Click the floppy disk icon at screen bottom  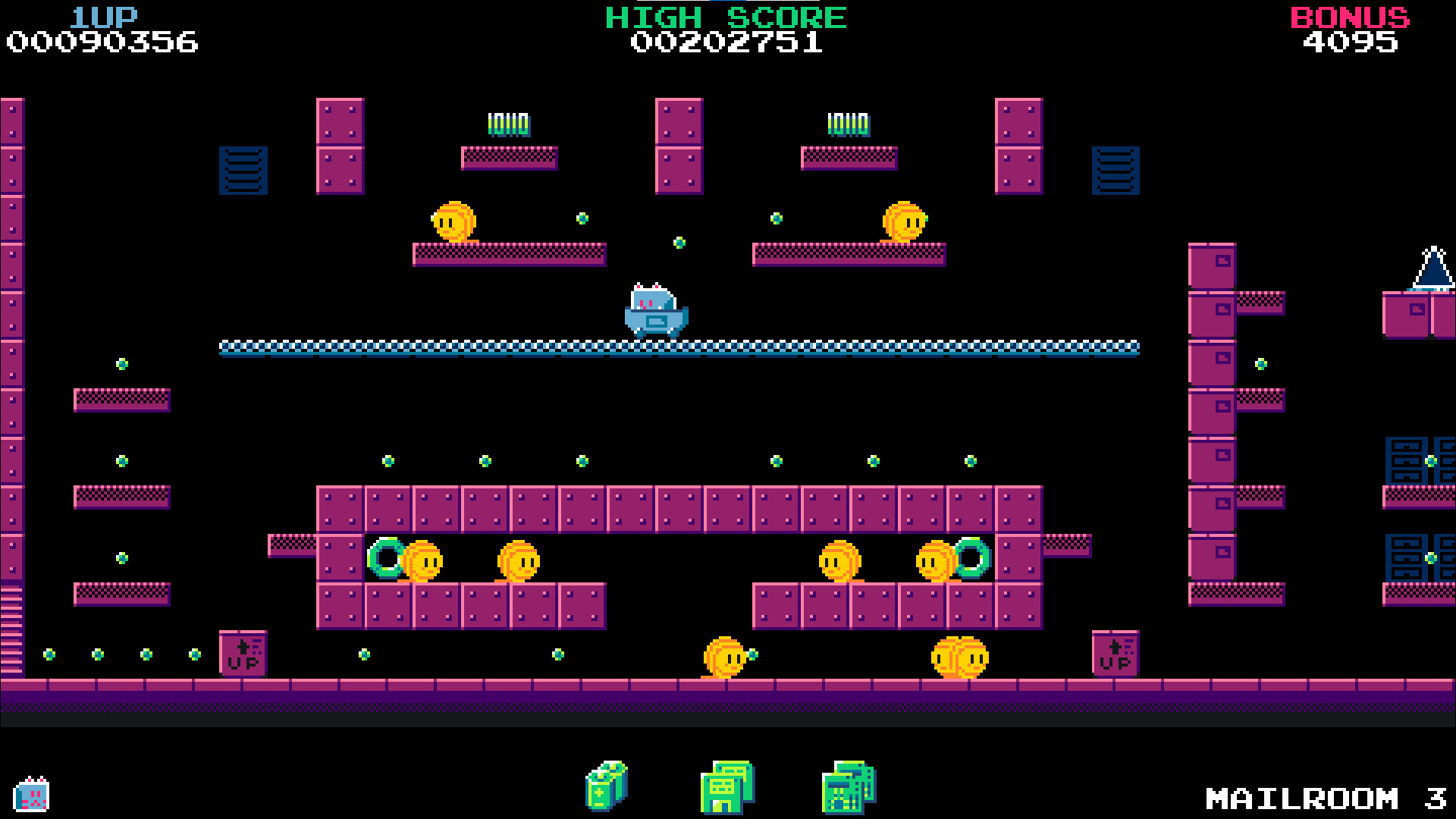coord(726,787)
